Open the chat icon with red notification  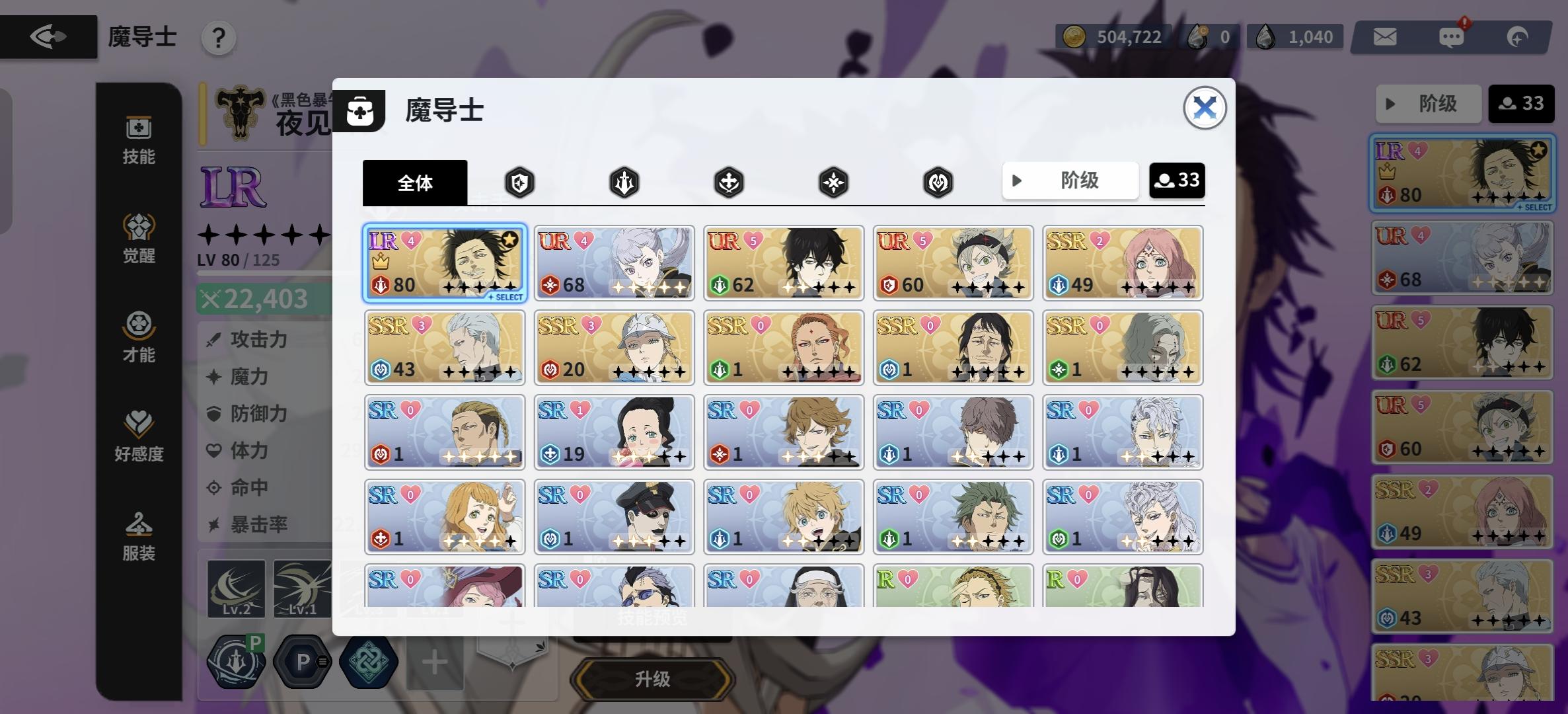click(1452, 36)
